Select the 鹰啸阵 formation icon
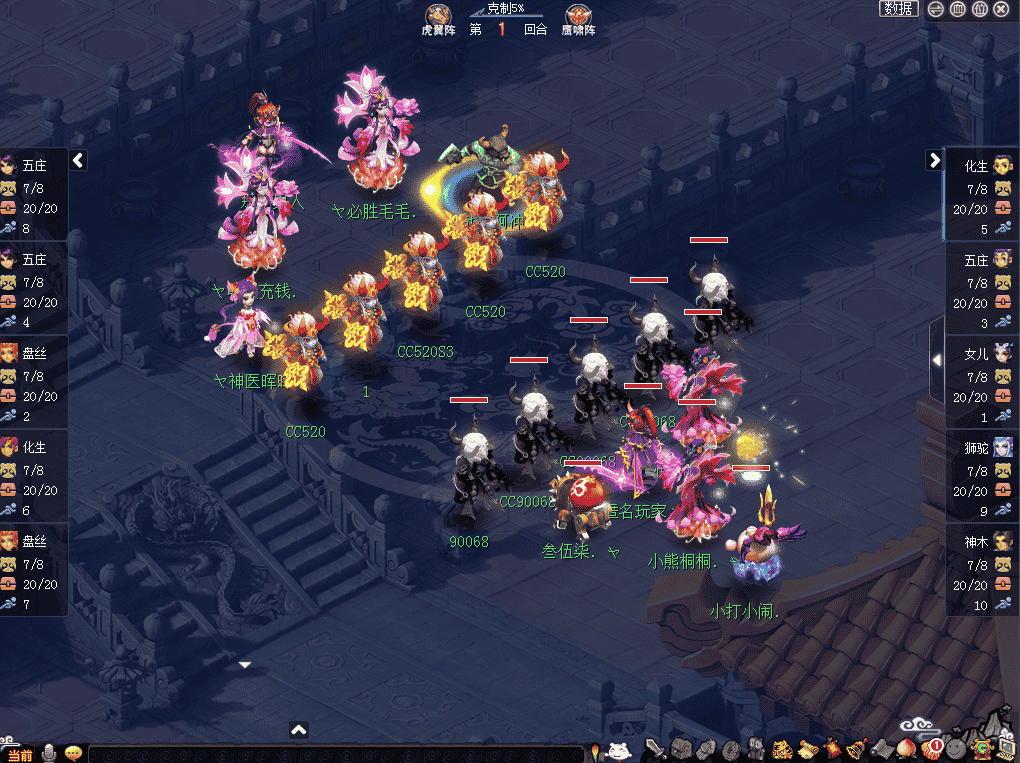The height and width of the screenshot is (763, 1020). (578, 16)
